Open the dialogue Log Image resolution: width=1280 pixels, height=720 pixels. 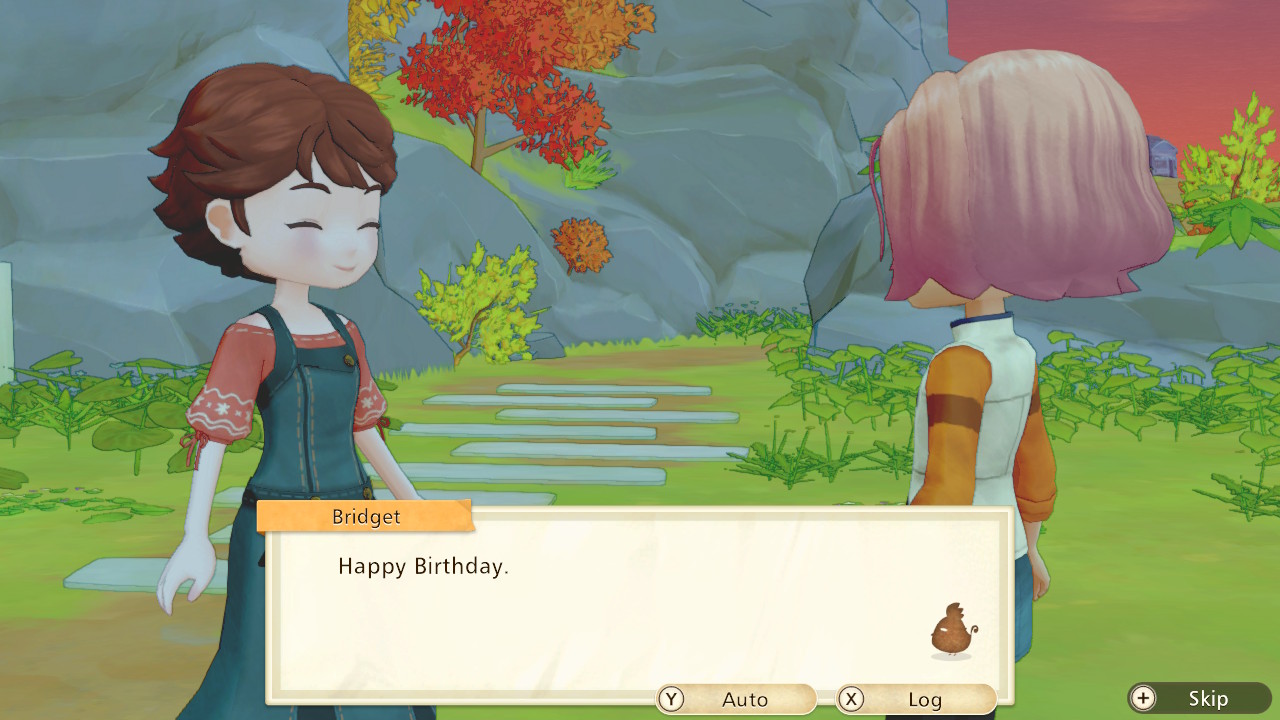pyautogui.click(x=916, y=699)
